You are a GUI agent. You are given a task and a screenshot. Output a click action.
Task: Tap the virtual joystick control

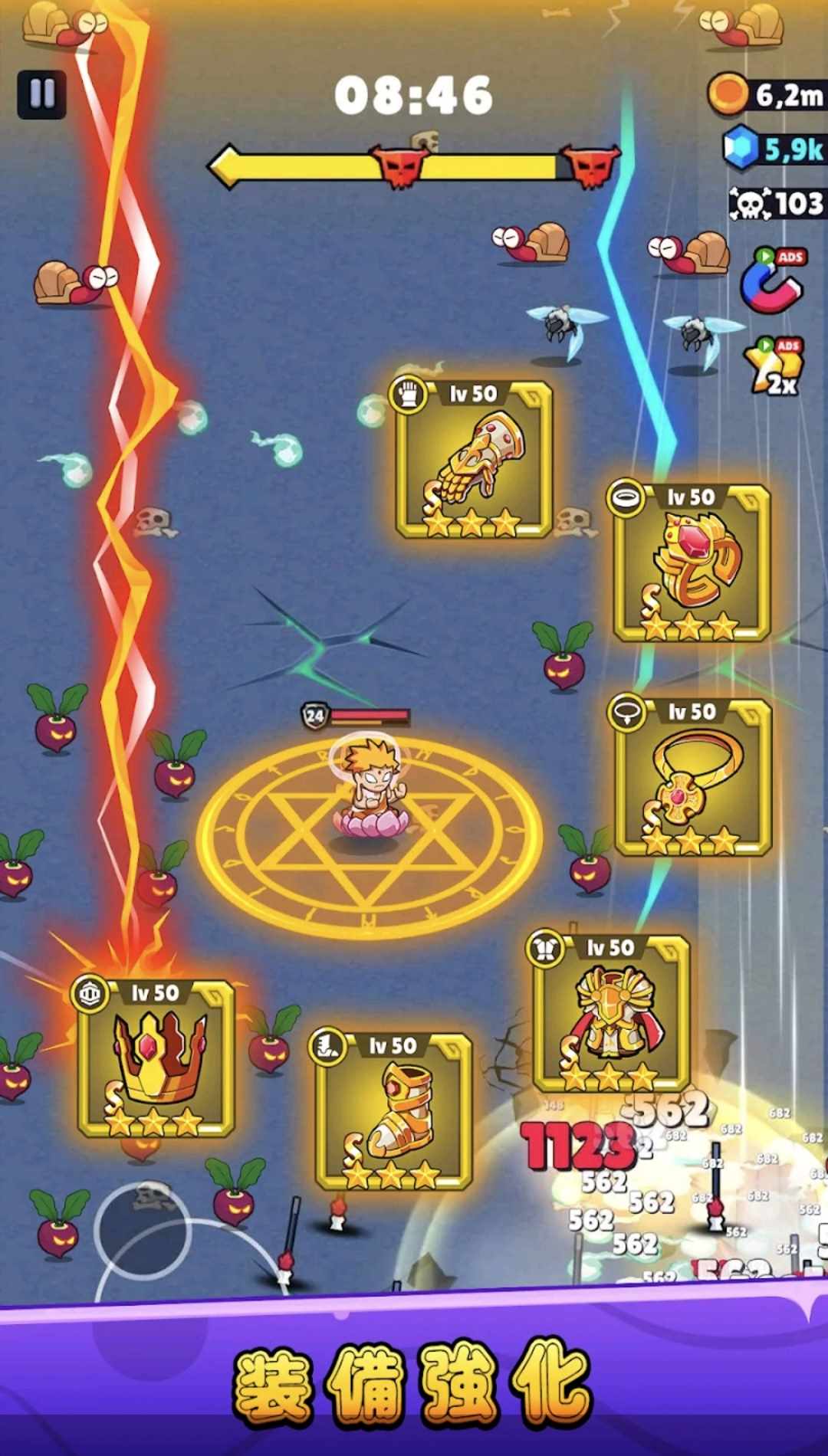point(142,1230)
